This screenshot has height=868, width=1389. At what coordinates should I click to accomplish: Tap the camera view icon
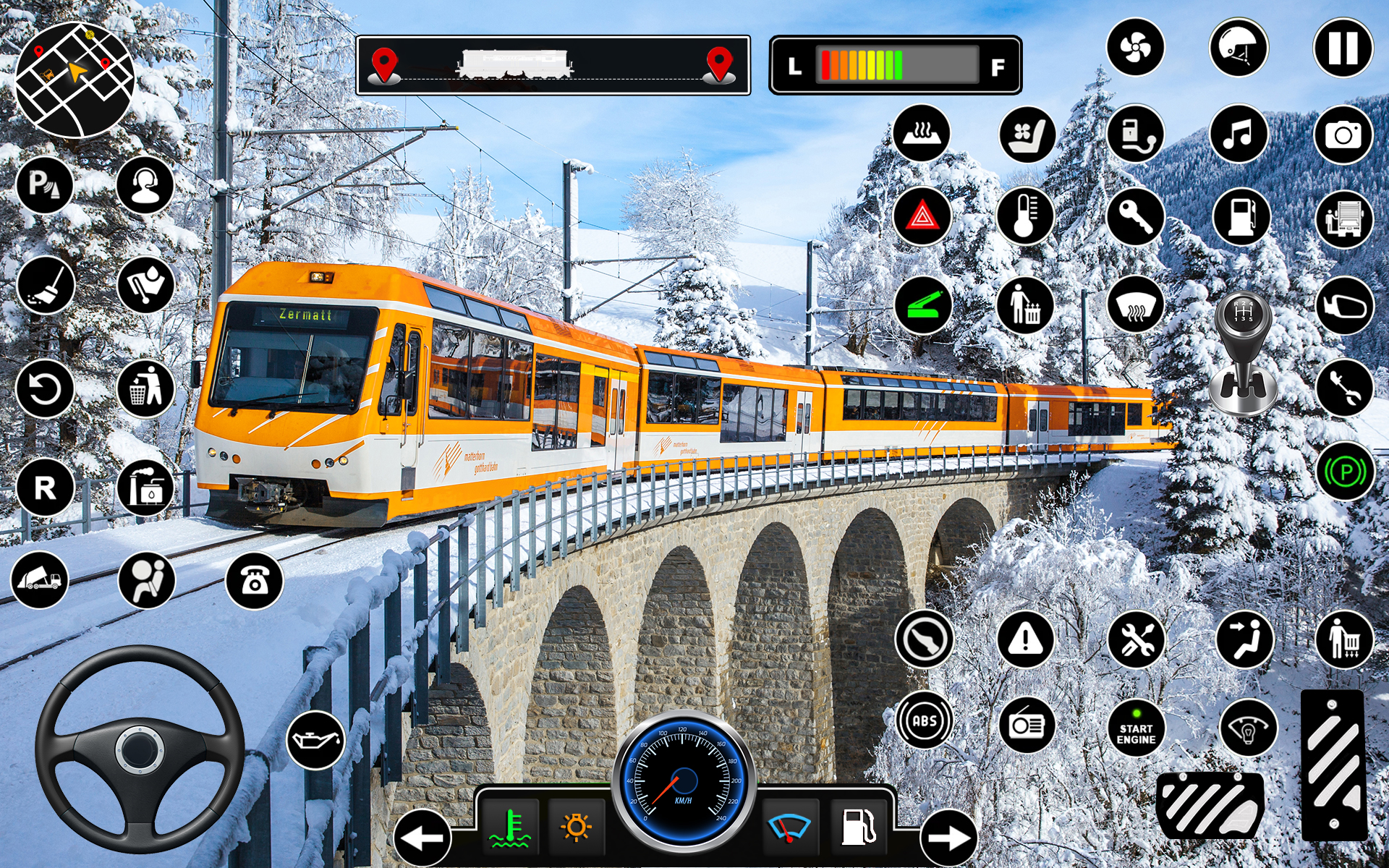(1344, 135)
